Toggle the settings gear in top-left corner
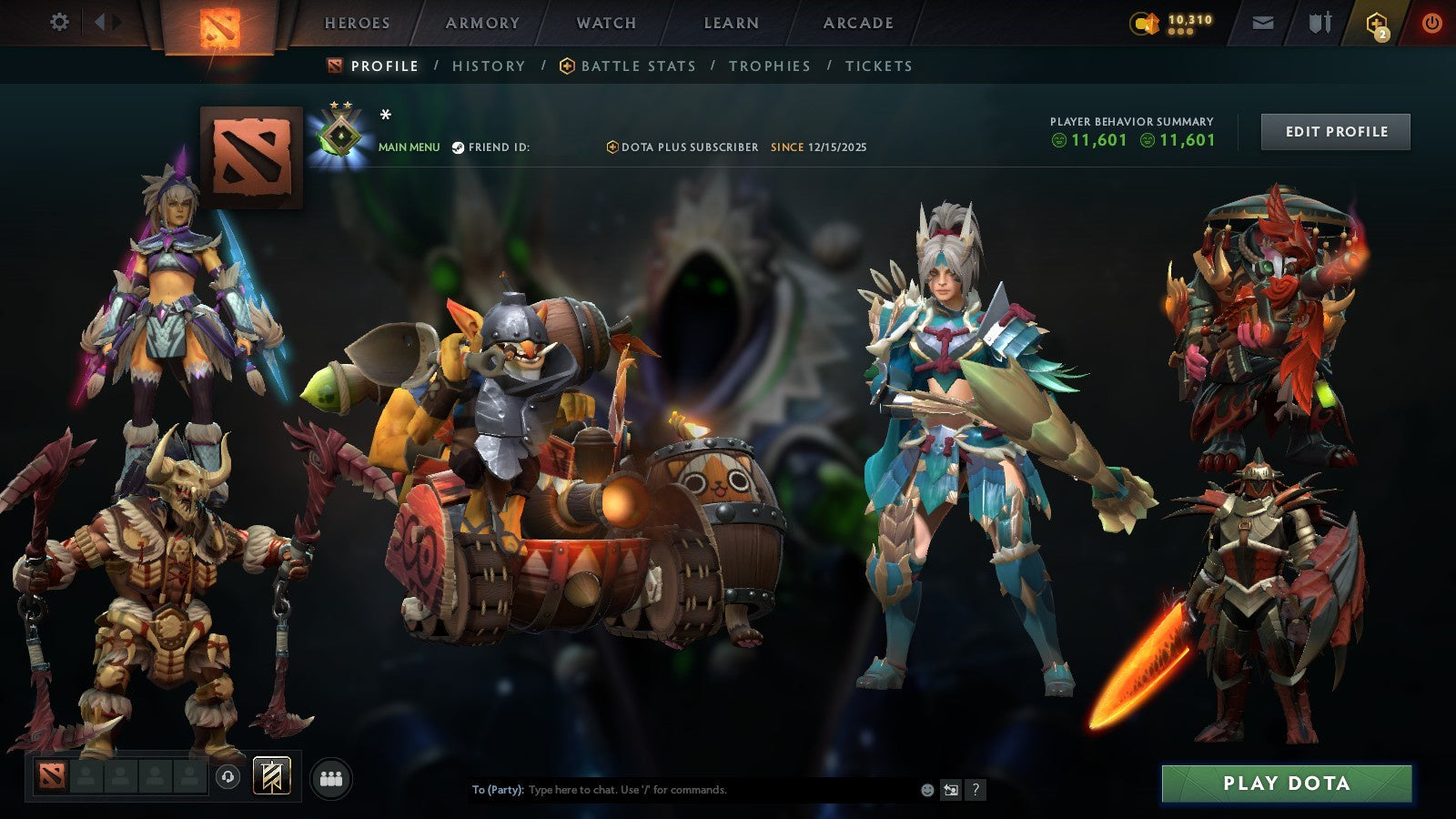1456x819 pixels. pos(59,23)
